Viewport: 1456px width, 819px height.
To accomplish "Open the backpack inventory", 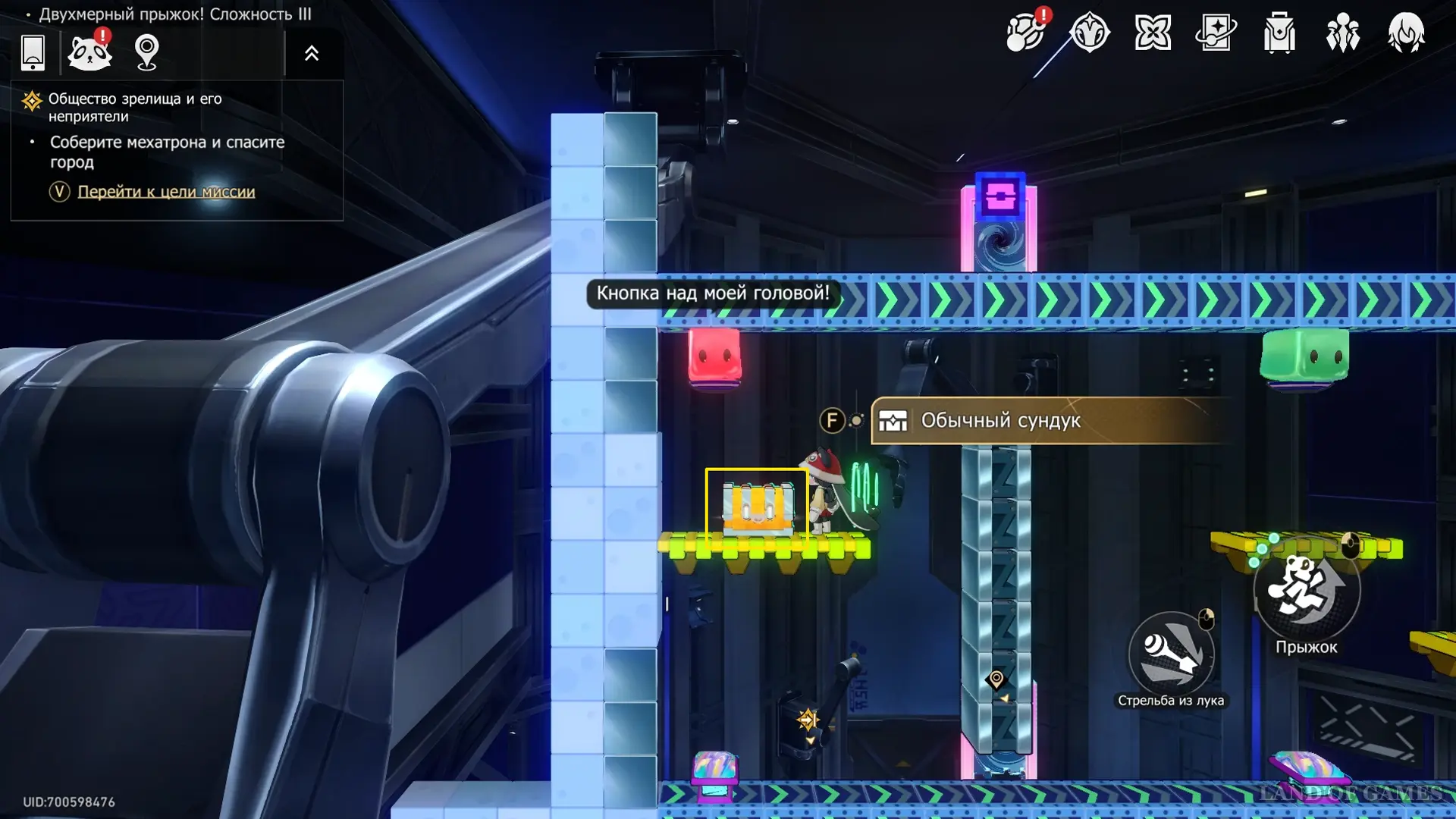I will pos(1279,33).
